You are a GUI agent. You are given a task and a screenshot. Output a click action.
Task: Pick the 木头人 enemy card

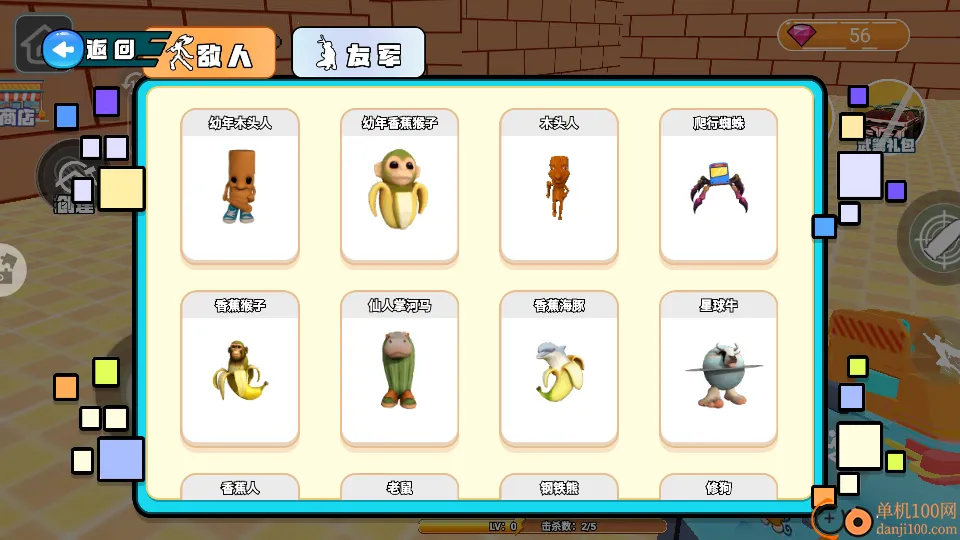click(559, 187)
